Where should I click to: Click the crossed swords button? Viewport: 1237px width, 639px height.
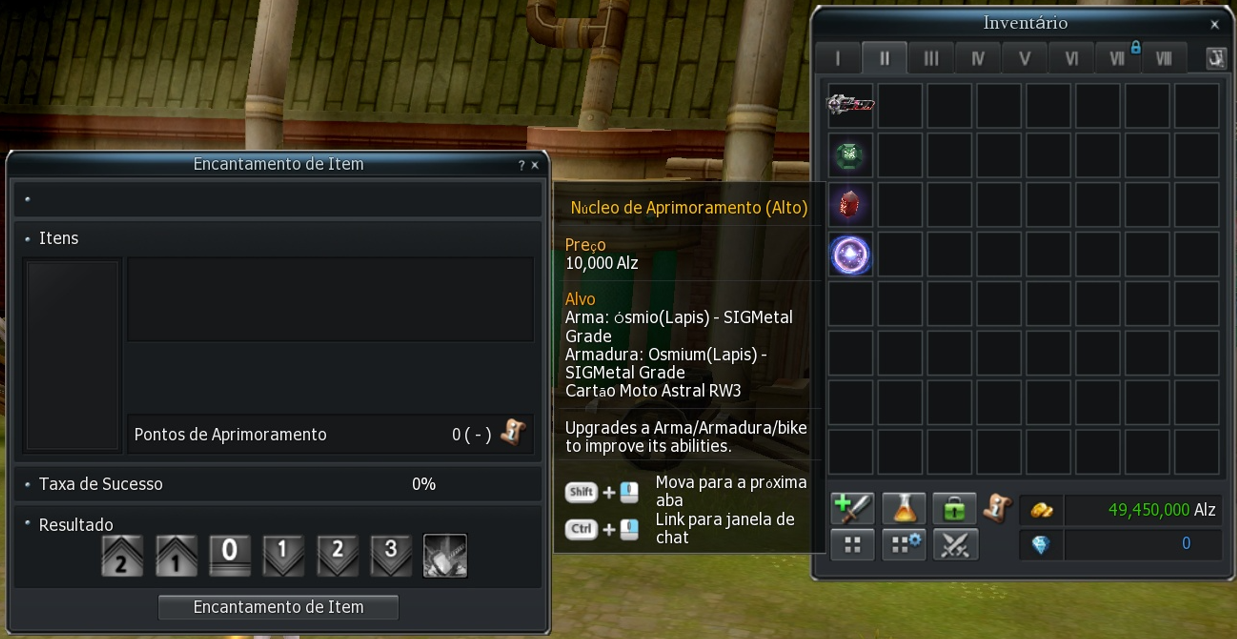pyautogui.click(x=954, y=545)
